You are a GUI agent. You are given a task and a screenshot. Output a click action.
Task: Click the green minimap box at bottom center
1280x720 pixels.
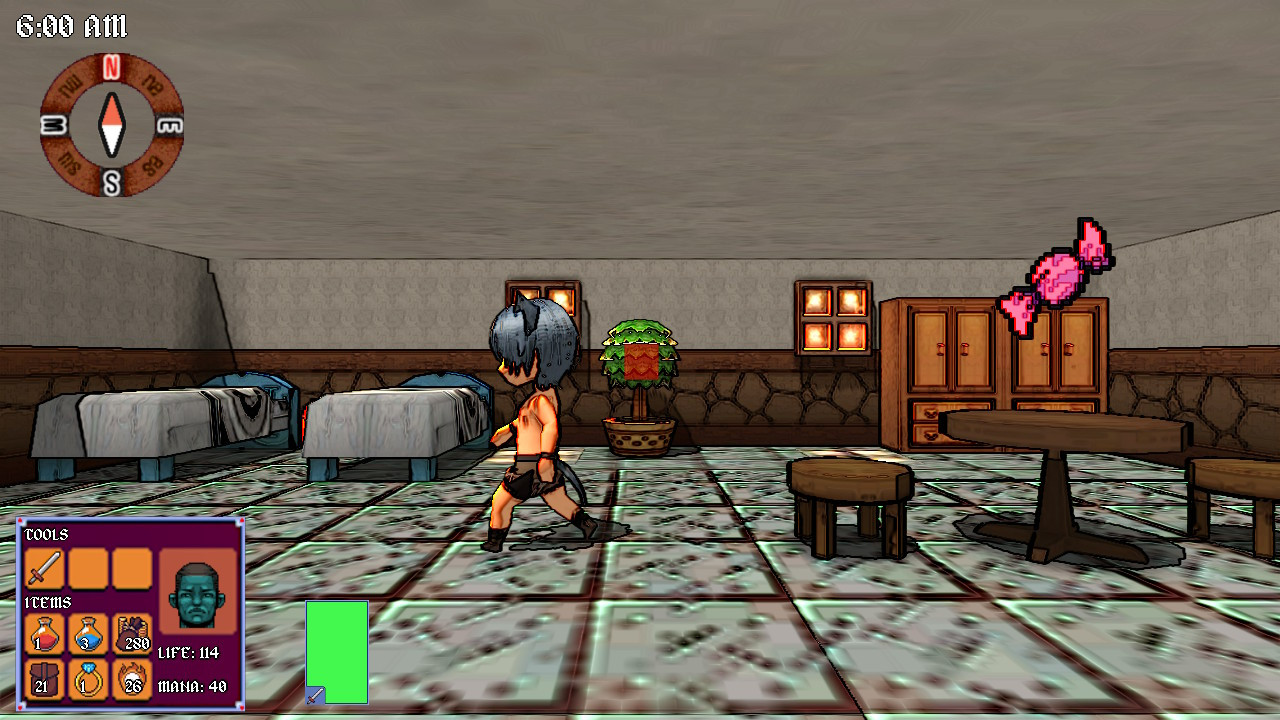point(338,652)
